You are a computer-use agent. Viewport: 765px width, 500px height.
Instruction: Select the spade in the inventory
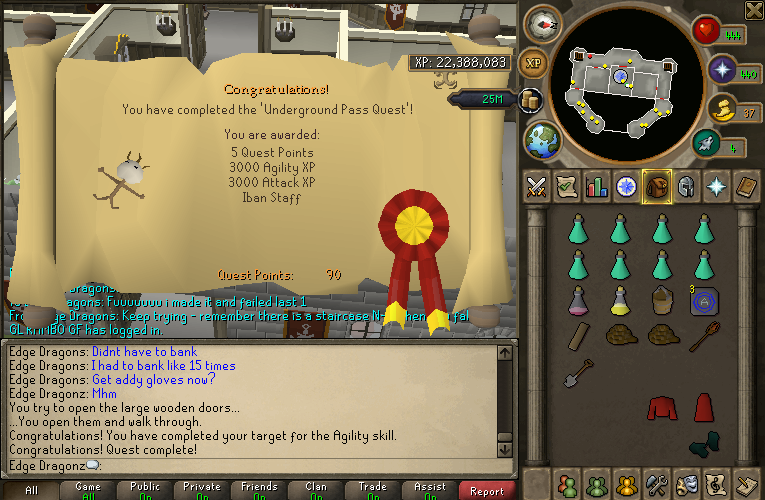pos(577,377)
